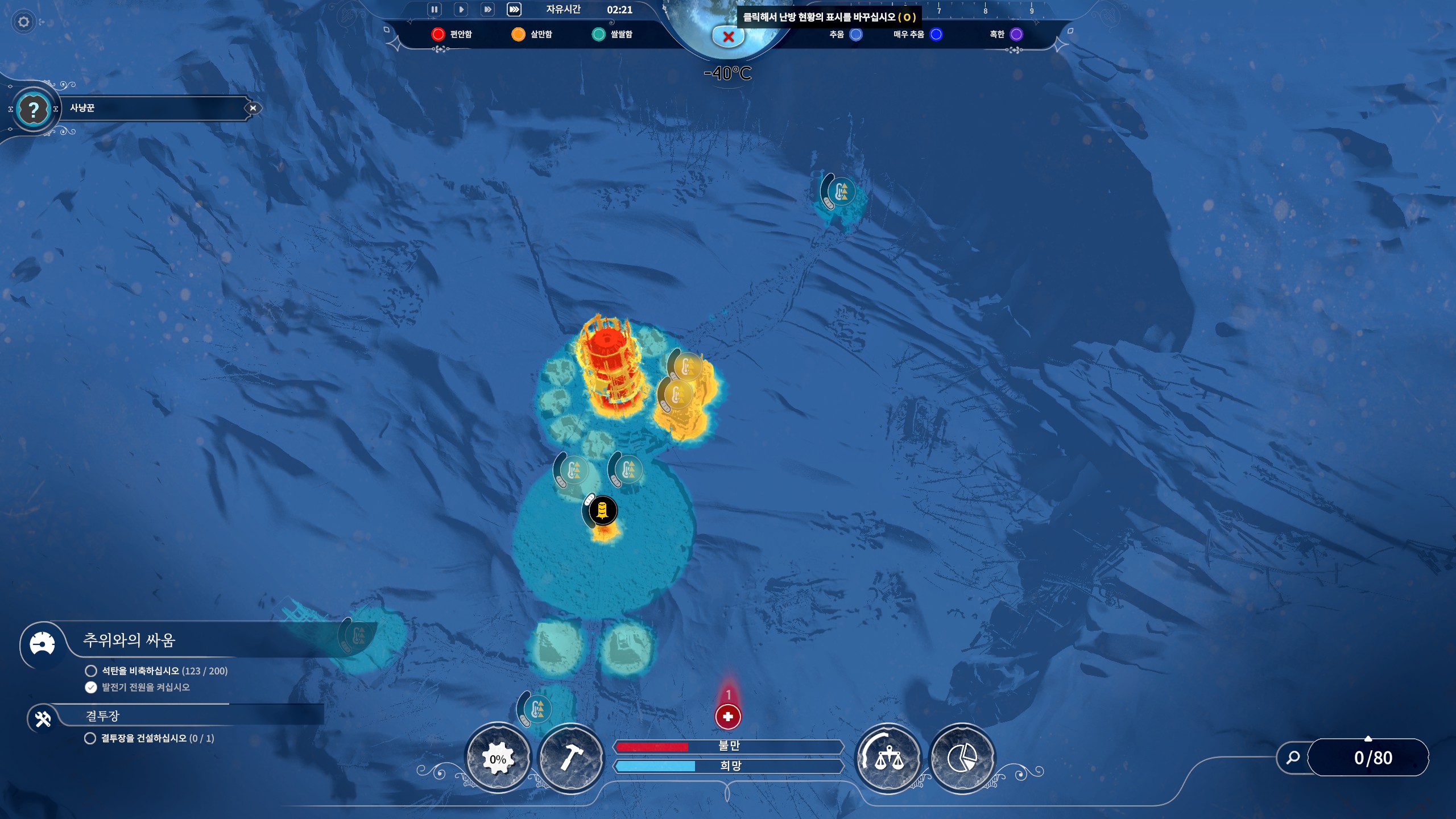Select the fastest triple-arrow game speed
The height and width of the screenshot is (819, 1456).
point(514,10)
